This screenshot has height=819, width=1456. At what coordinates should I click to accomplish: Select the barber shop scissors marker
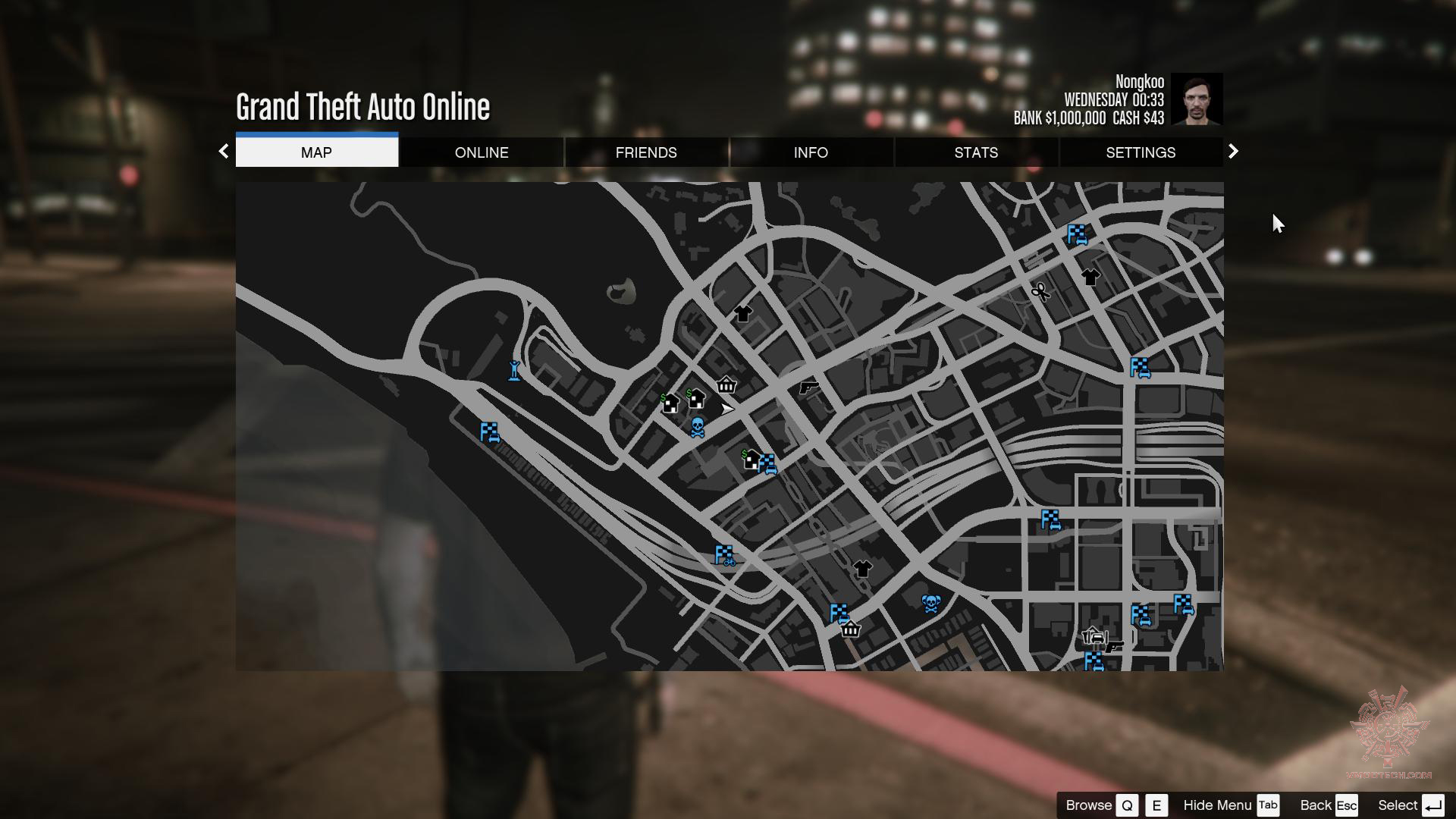click(1040, 292)
